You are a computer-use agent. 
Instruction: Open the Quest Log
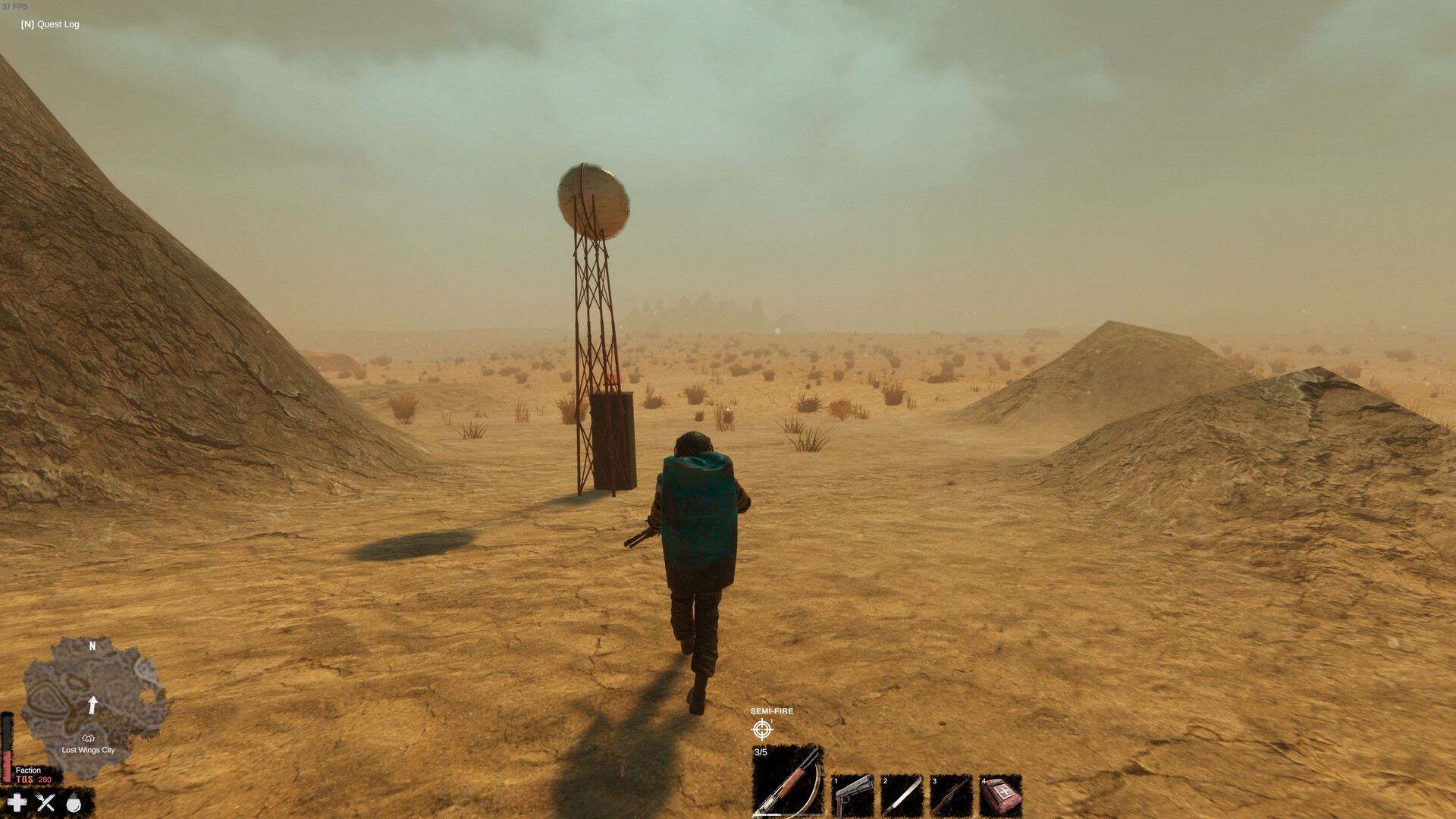(49, 24)
